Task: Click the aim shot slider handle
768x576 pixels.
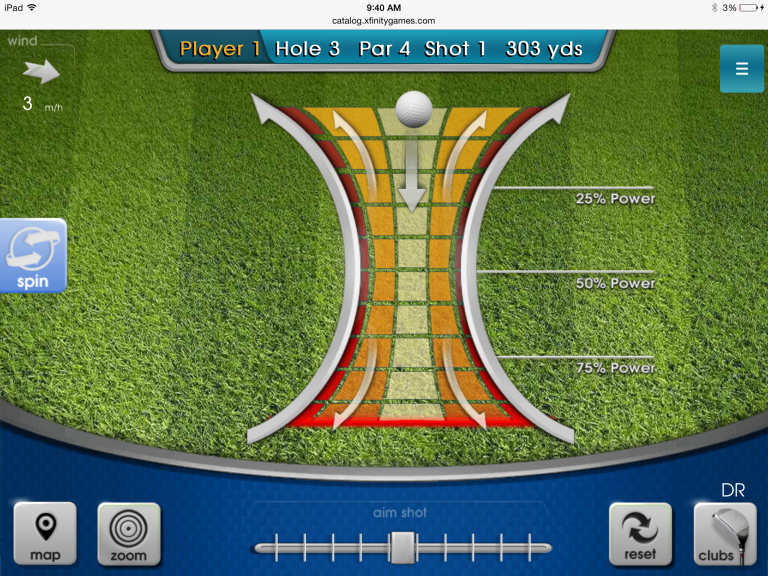Action: [x=402, y=546]
